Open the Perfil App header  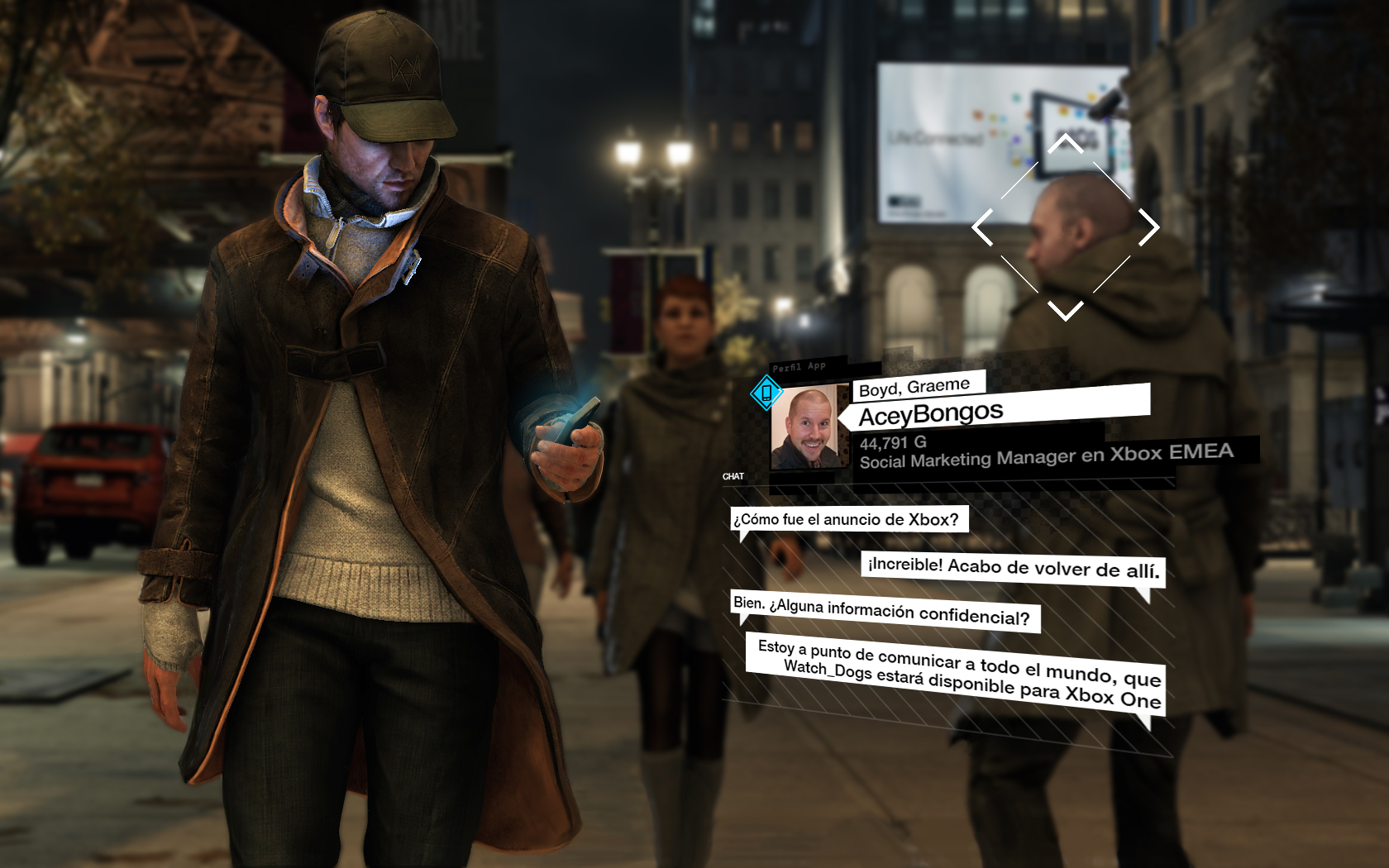point(800,365)
